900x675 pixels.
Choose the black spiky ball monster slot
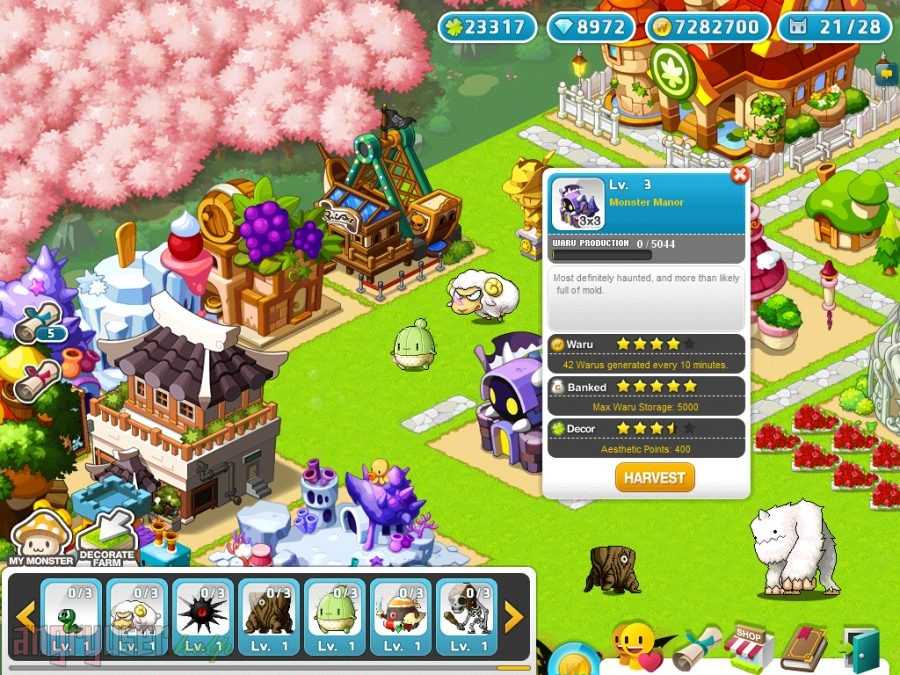(x=203, y=617)
